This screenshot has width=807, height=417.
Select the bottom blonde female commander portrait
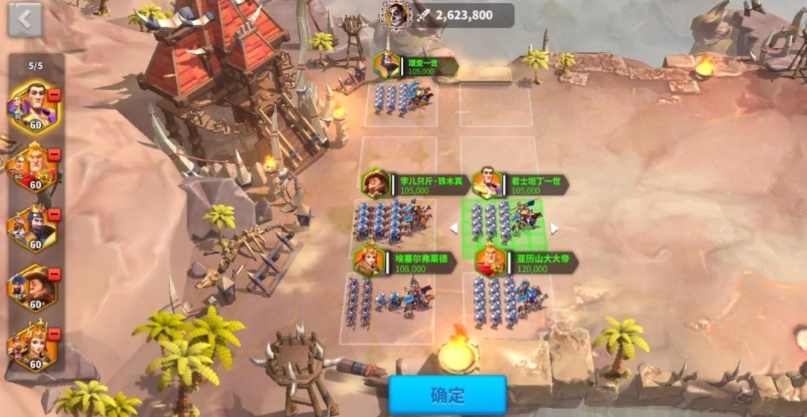click(x=32, y=345)
